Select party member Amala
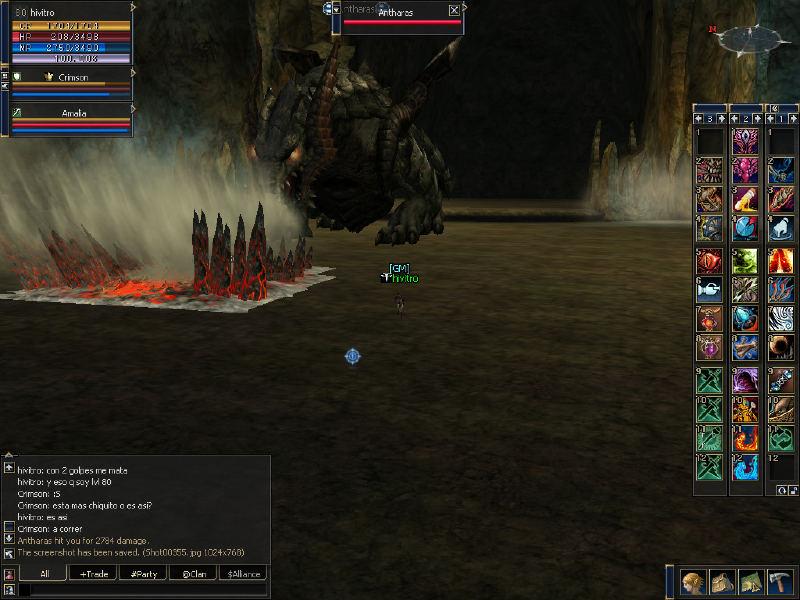Screen dimensions: 800x600 coord(70,114)
